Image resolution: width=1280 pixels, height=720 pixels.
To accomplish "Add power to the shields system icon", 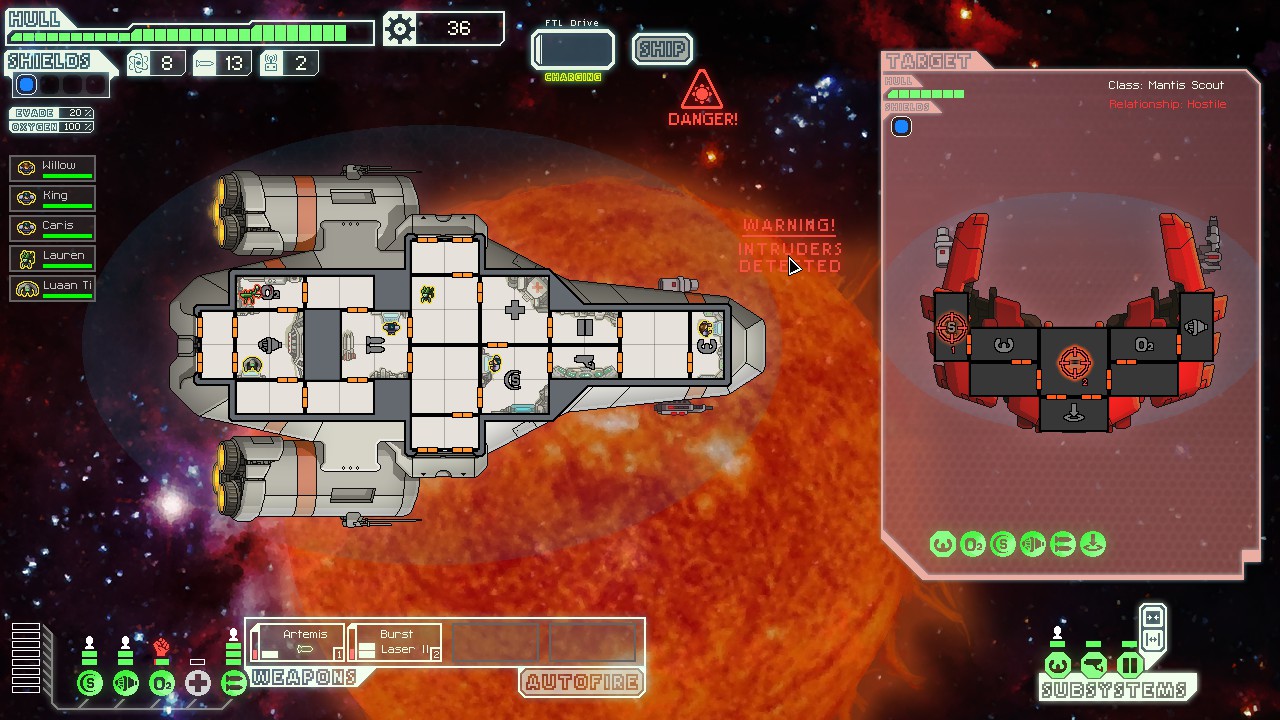I will coord(90,684).
